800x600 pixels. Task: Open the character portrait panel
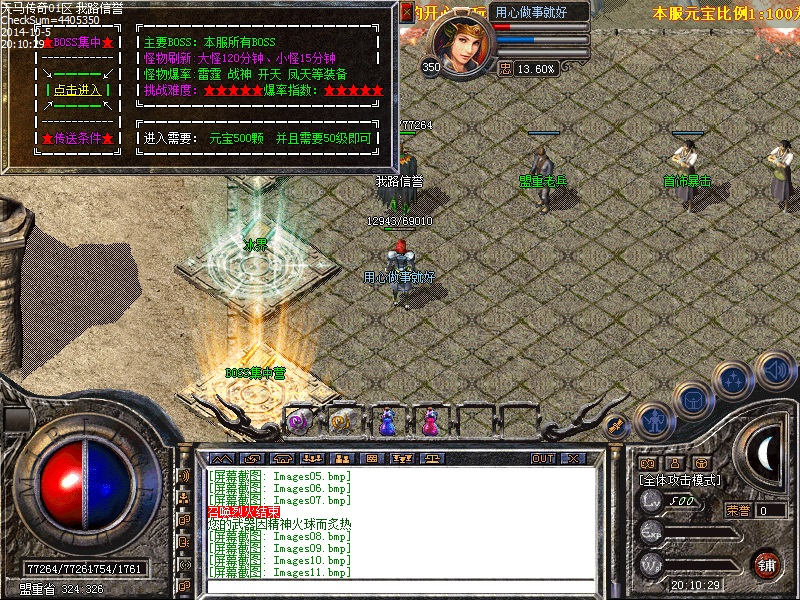463,45
